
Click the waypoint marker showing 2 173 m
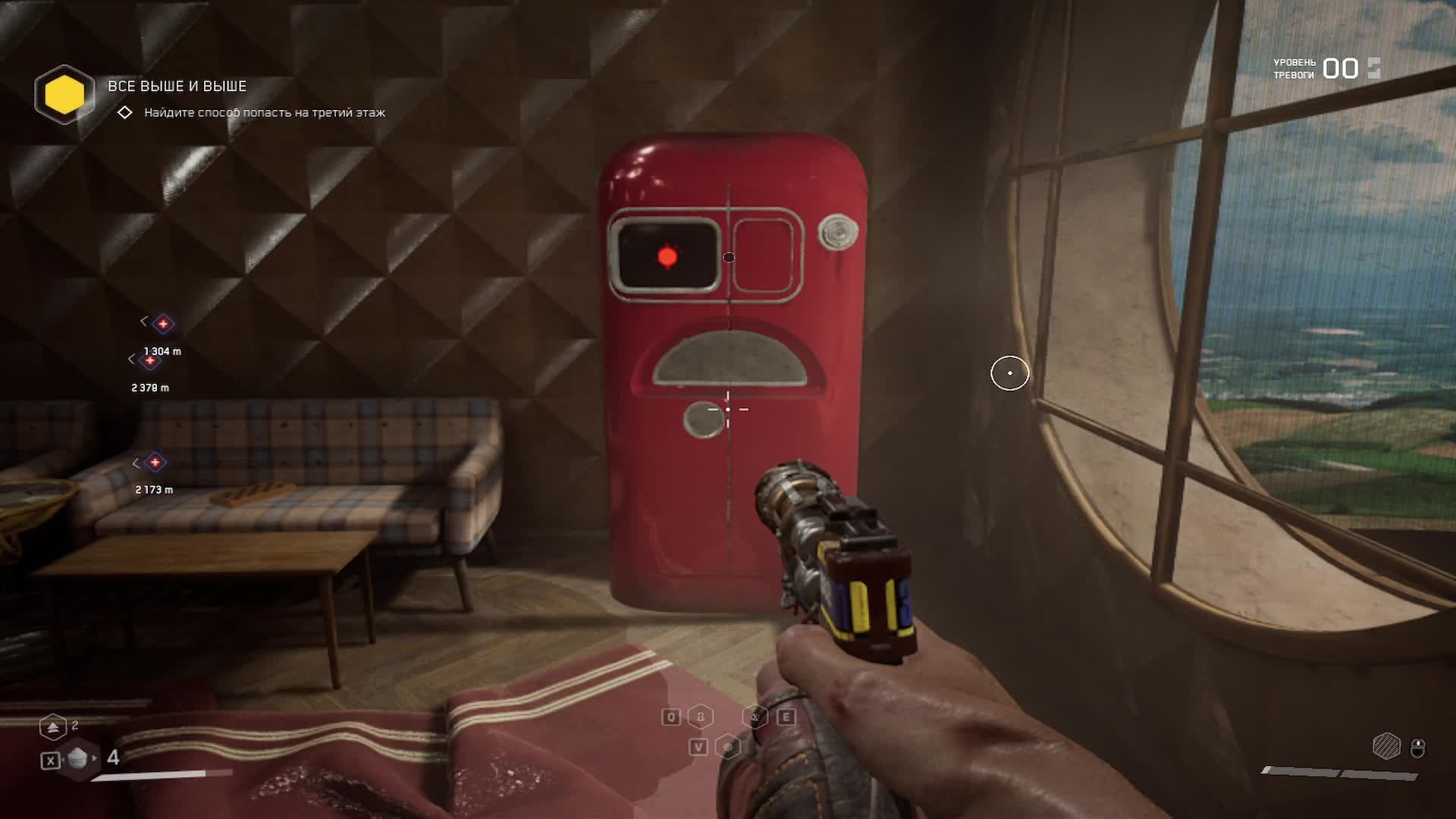pos(155,463)
